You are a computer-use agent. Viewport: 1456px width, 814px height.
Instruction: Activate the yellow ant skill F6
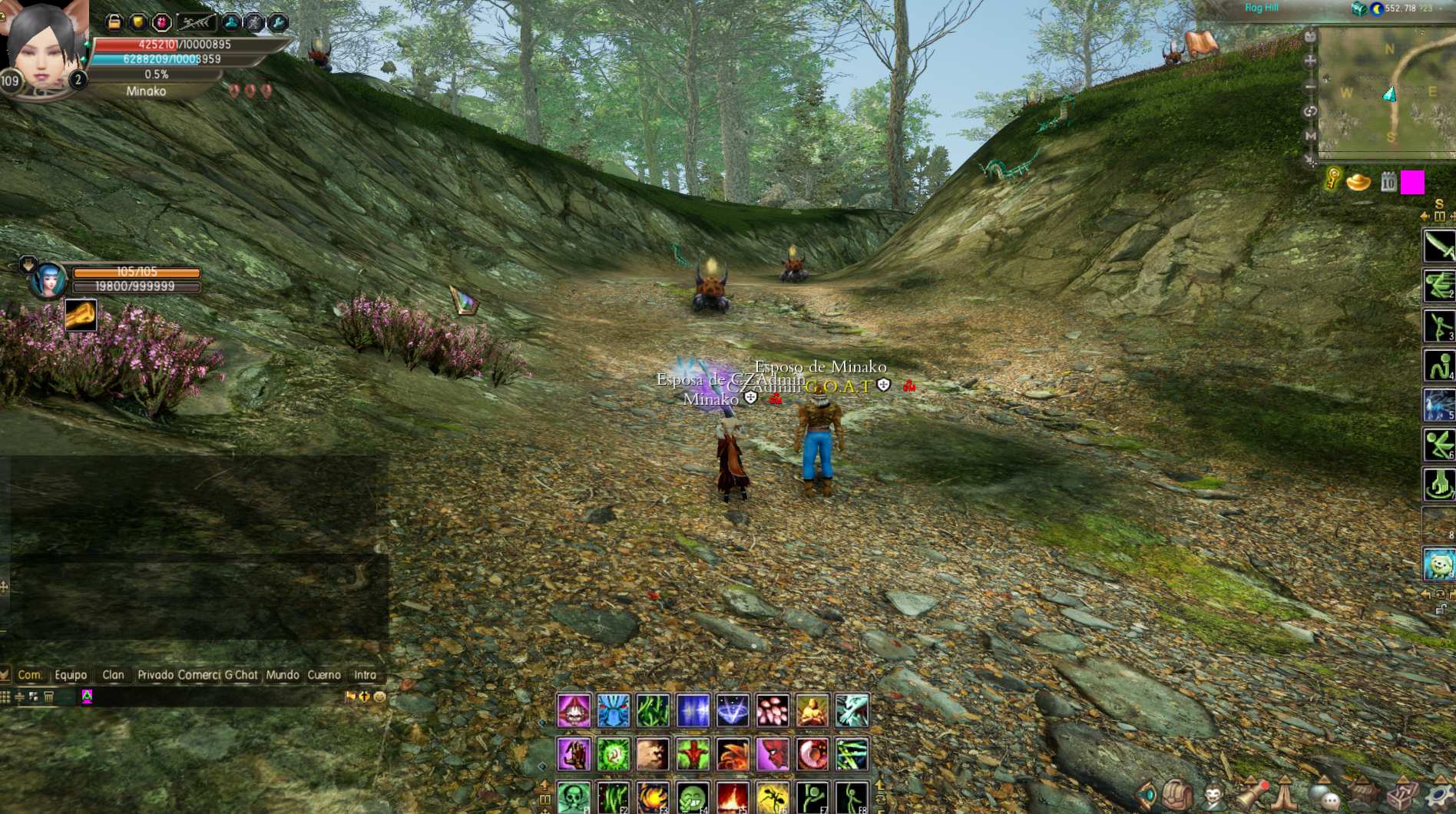(x=773, y=797)
